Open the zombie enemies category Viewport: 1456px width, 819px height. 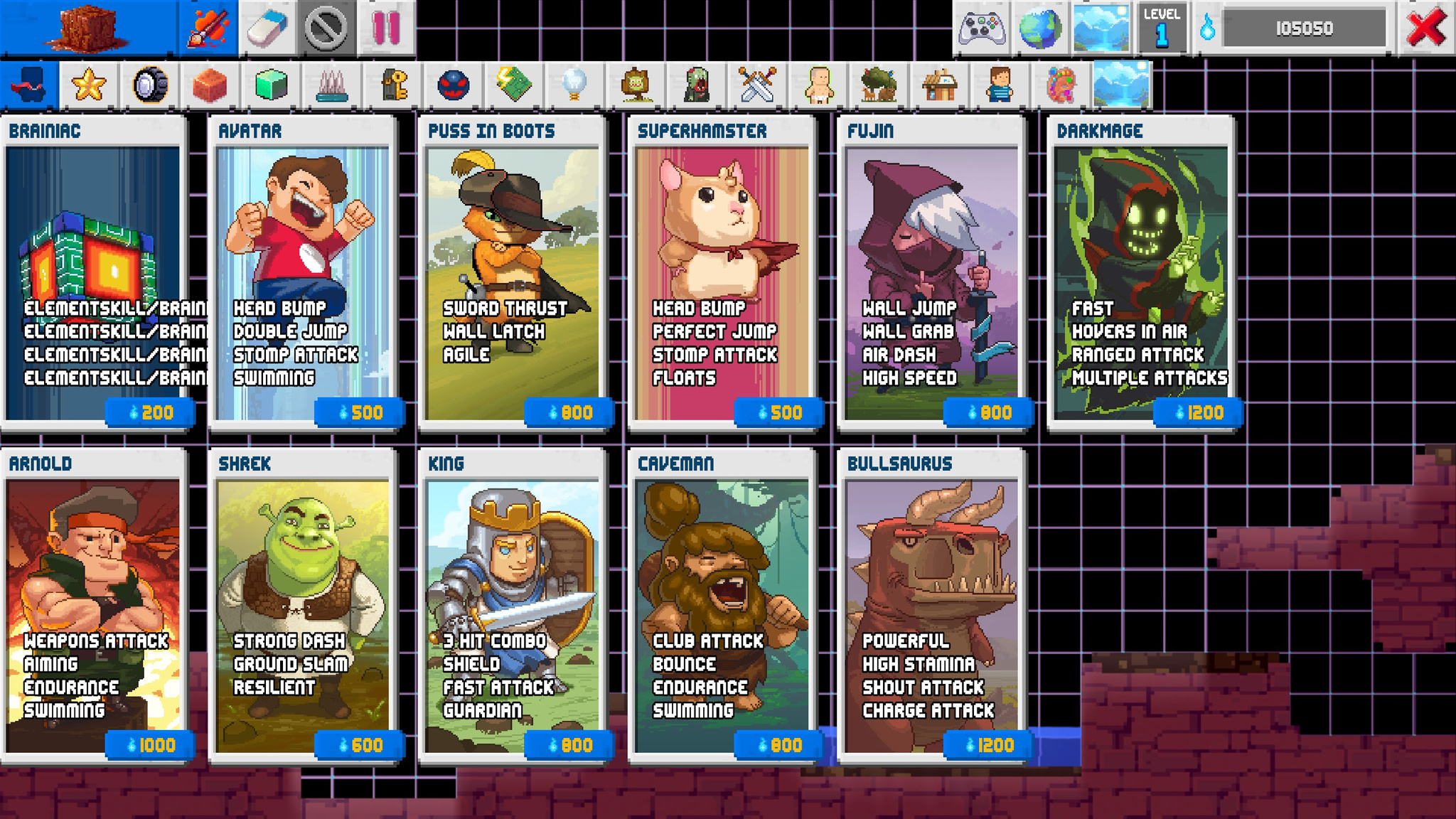(x=695, y=85)
